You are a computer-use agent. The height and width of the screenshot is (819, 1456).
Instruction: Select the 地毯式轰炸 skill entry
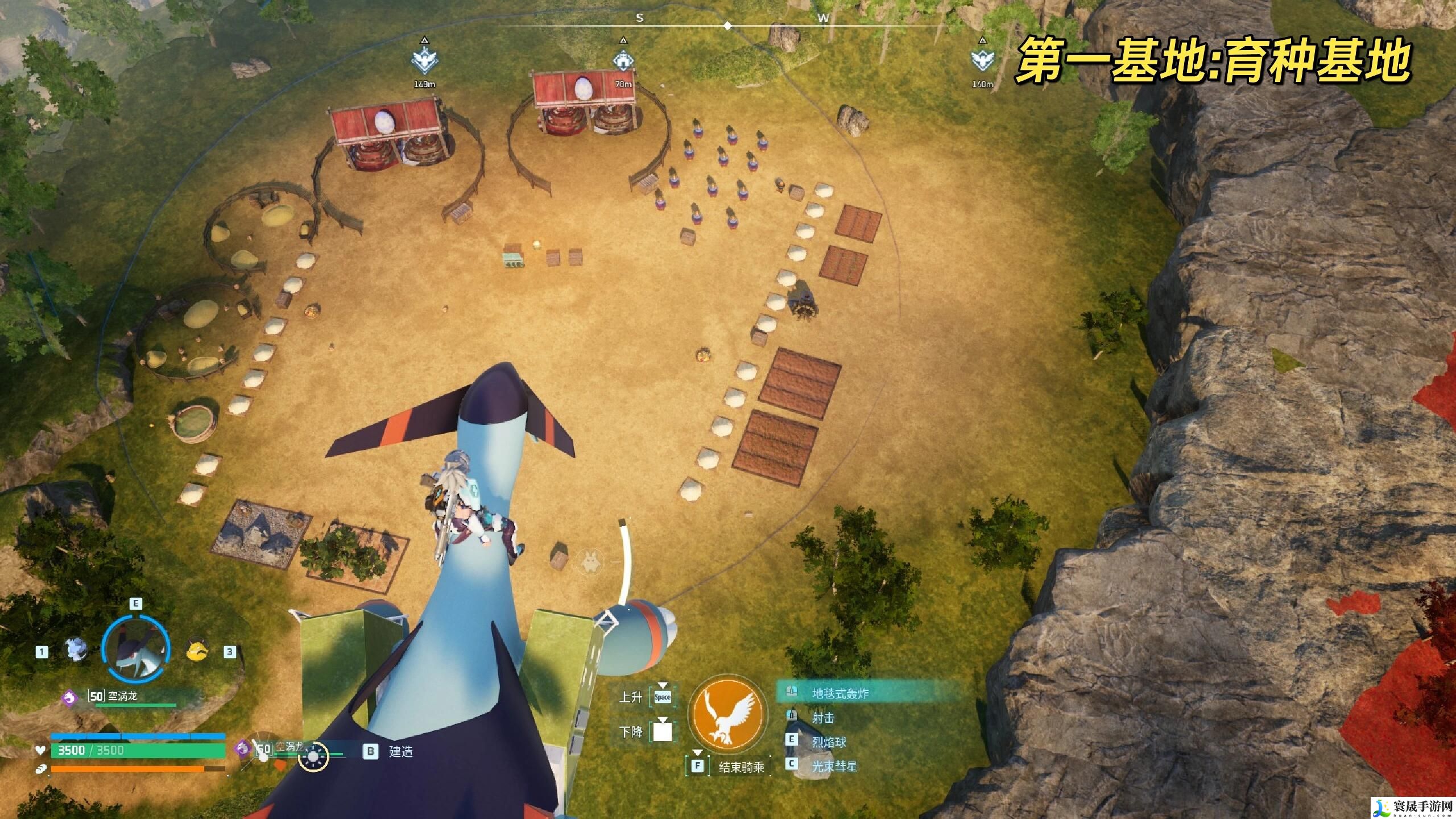pyautogui.click(x=840, y=693)
